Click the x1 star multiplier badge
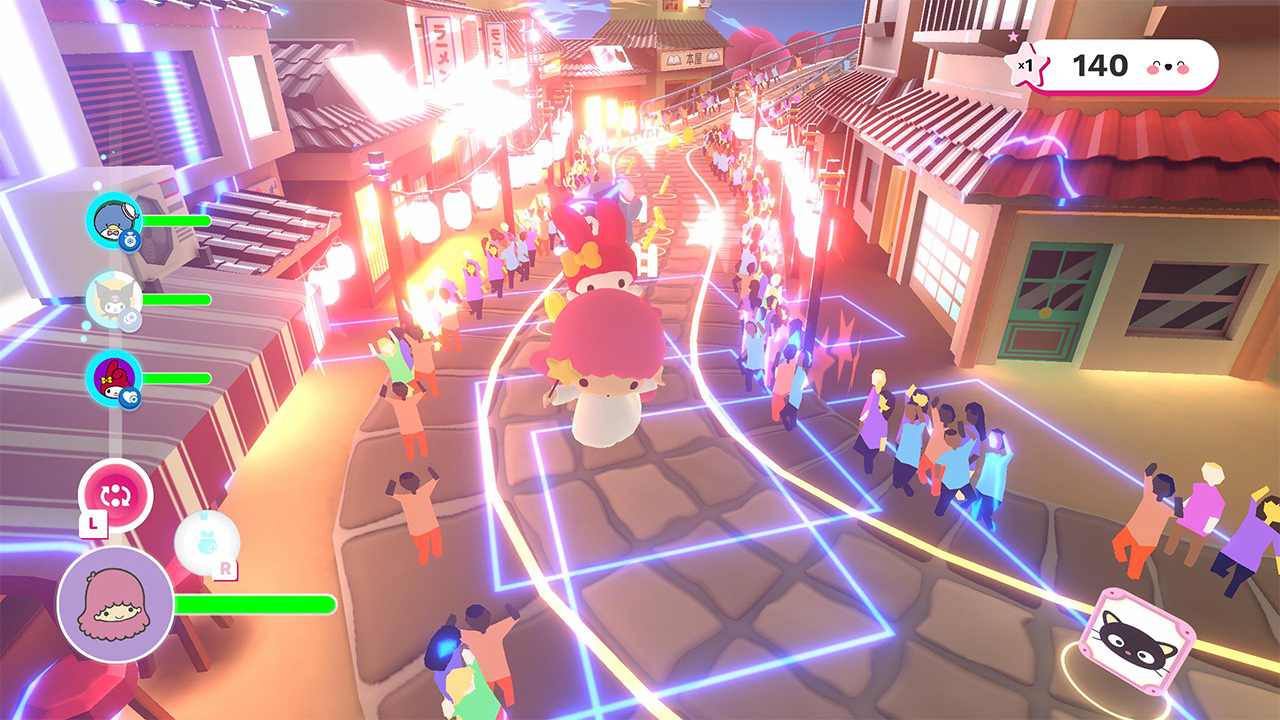The image size is (1280, 720). point(1026,64)
